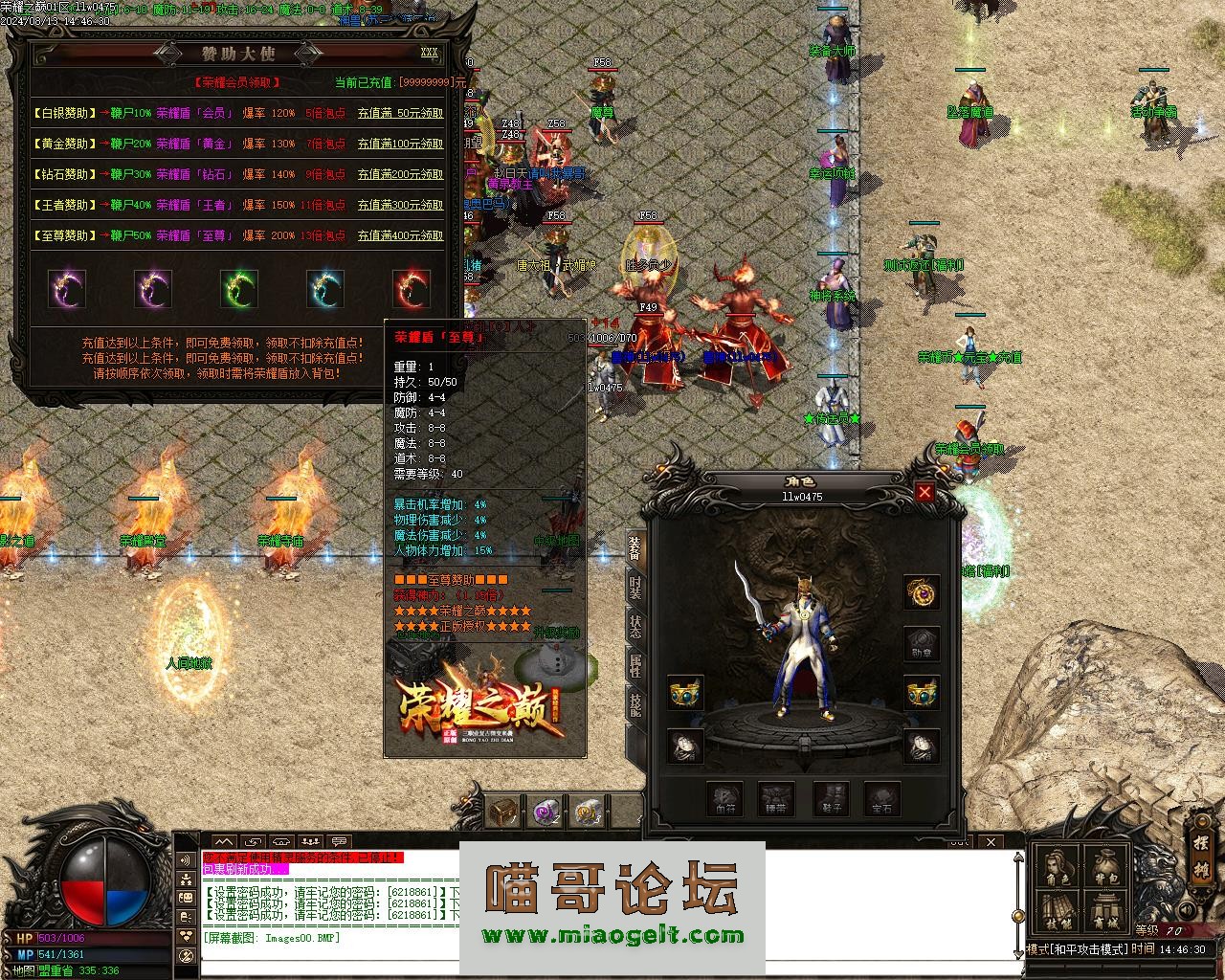Screen dimensions: 1225x980
Task: Claim the 50 yuan silver sponsor reward
Action: point(400,113)
